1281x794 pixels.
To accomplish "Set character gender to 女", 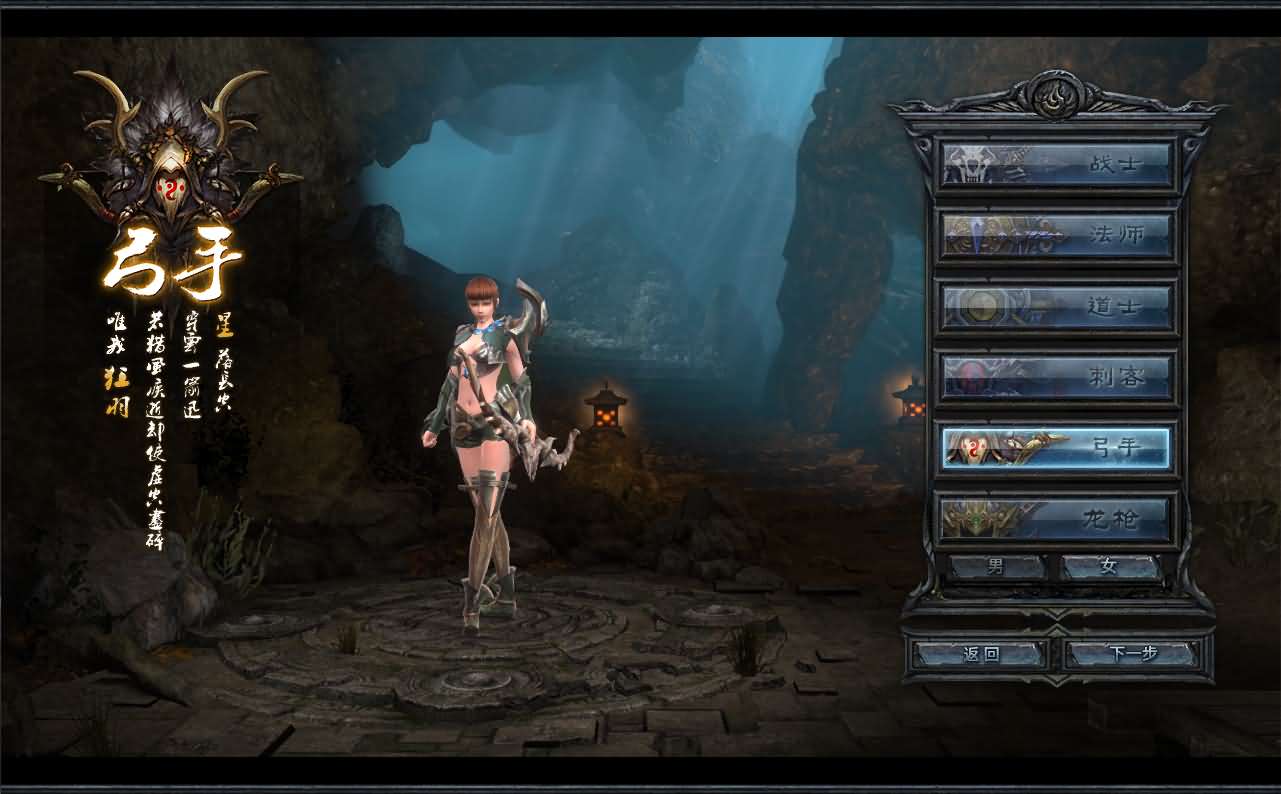I will pyautogui.click(x=1109, y=567).
